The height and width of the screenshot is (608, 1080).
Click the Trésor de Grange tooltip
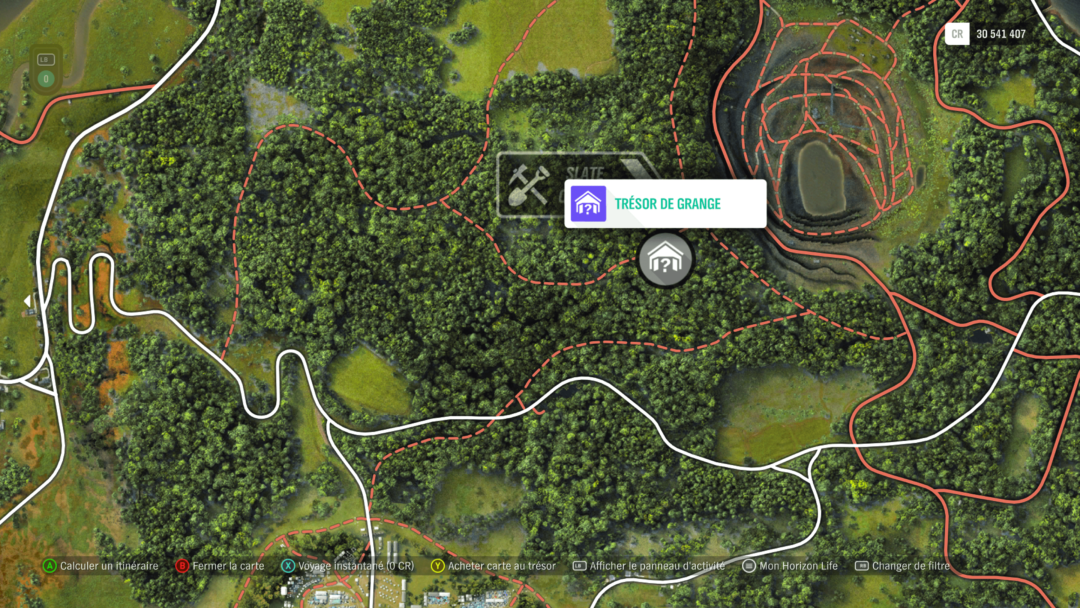point(665,204)
